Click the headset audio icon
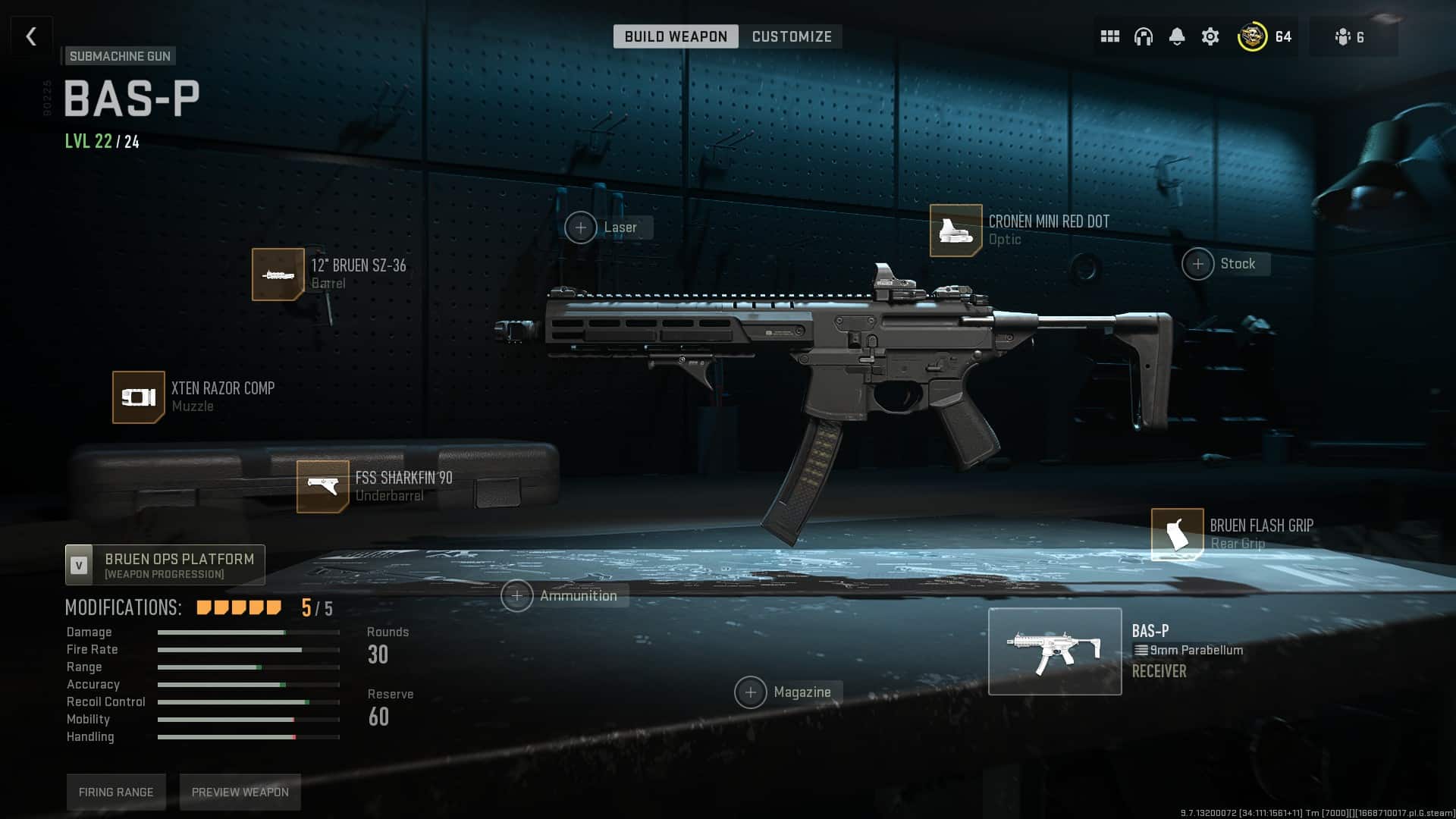Screen dimensions: 1456x819 pyautogui.click(x=1144, y=36)
